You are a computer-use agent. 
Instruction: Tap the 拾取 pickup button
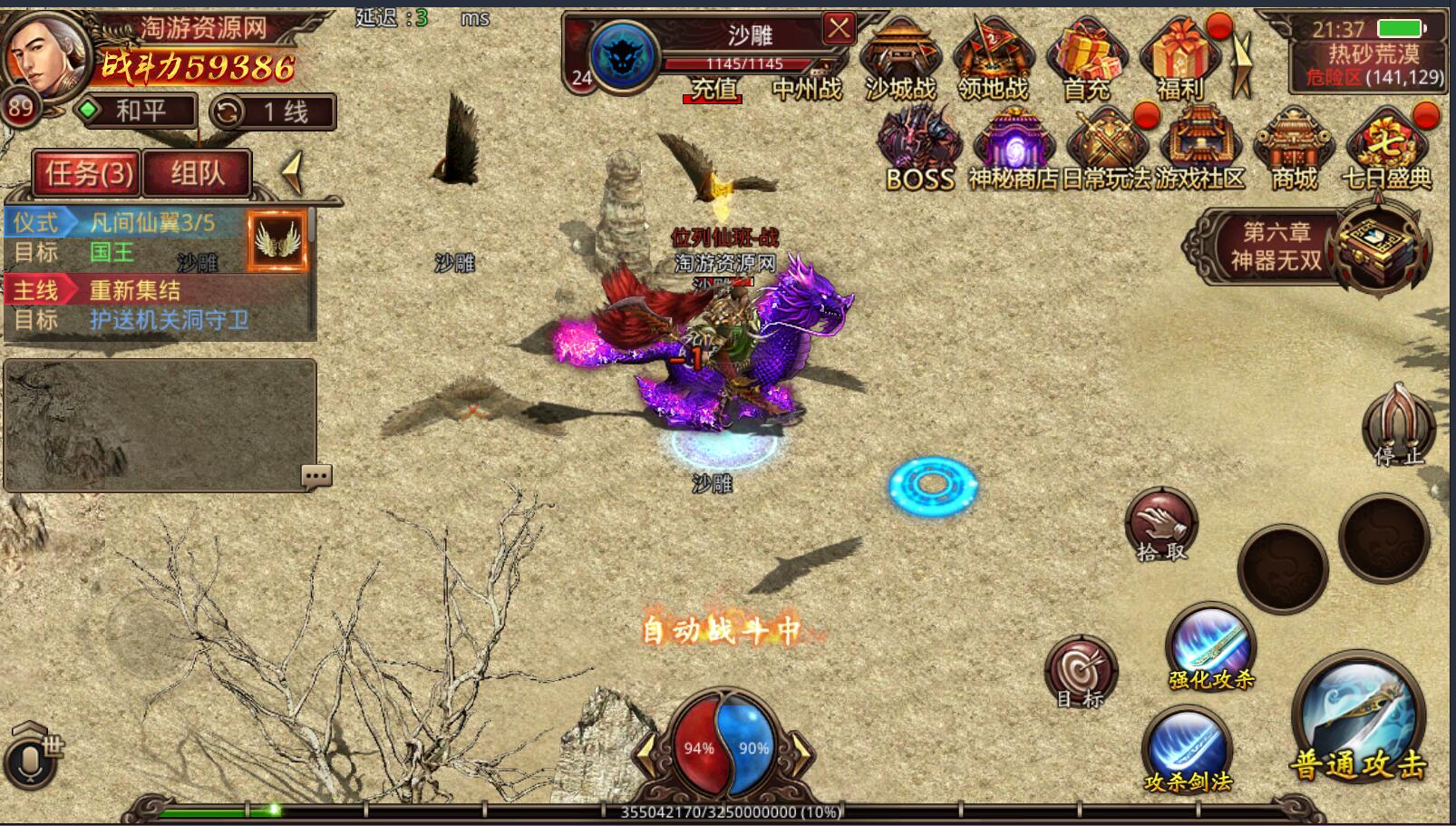(1161, 524)
